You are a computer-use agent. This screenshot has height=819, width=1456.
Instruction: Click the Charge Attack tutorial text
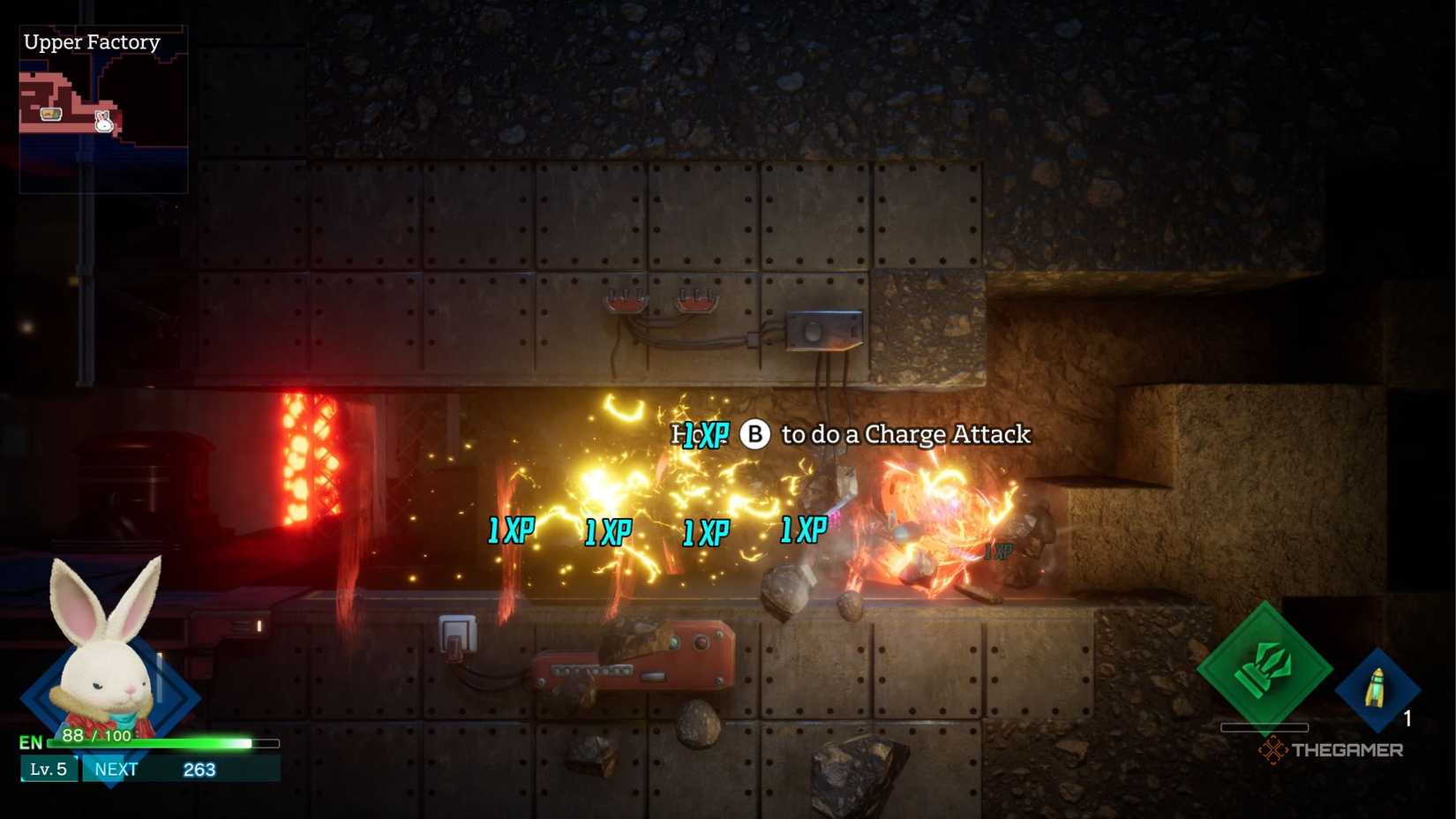tap(900, 434)
